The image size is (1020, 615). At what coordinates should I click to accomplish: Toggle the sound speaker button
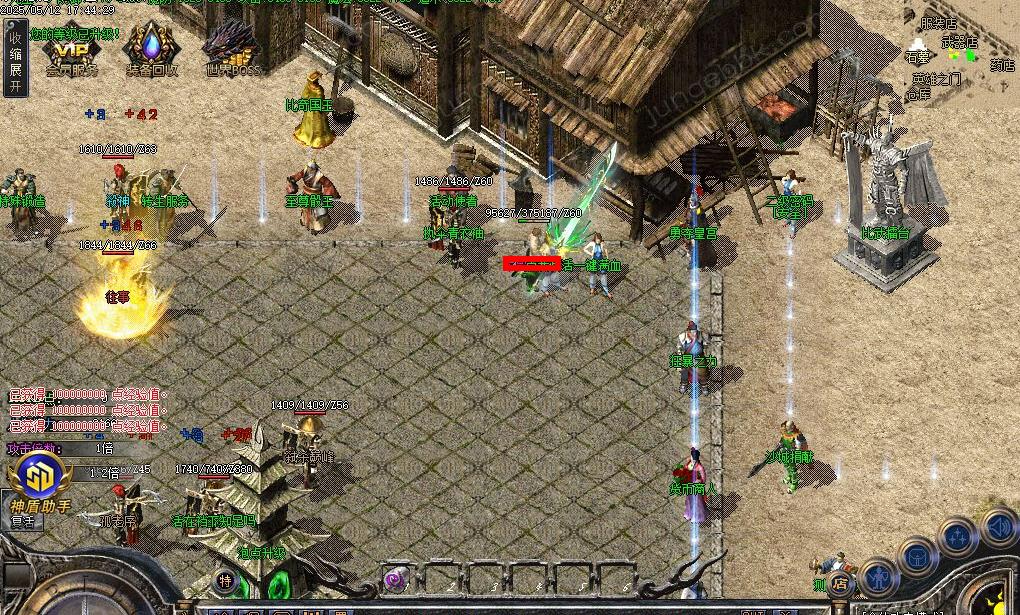[997, 525]
